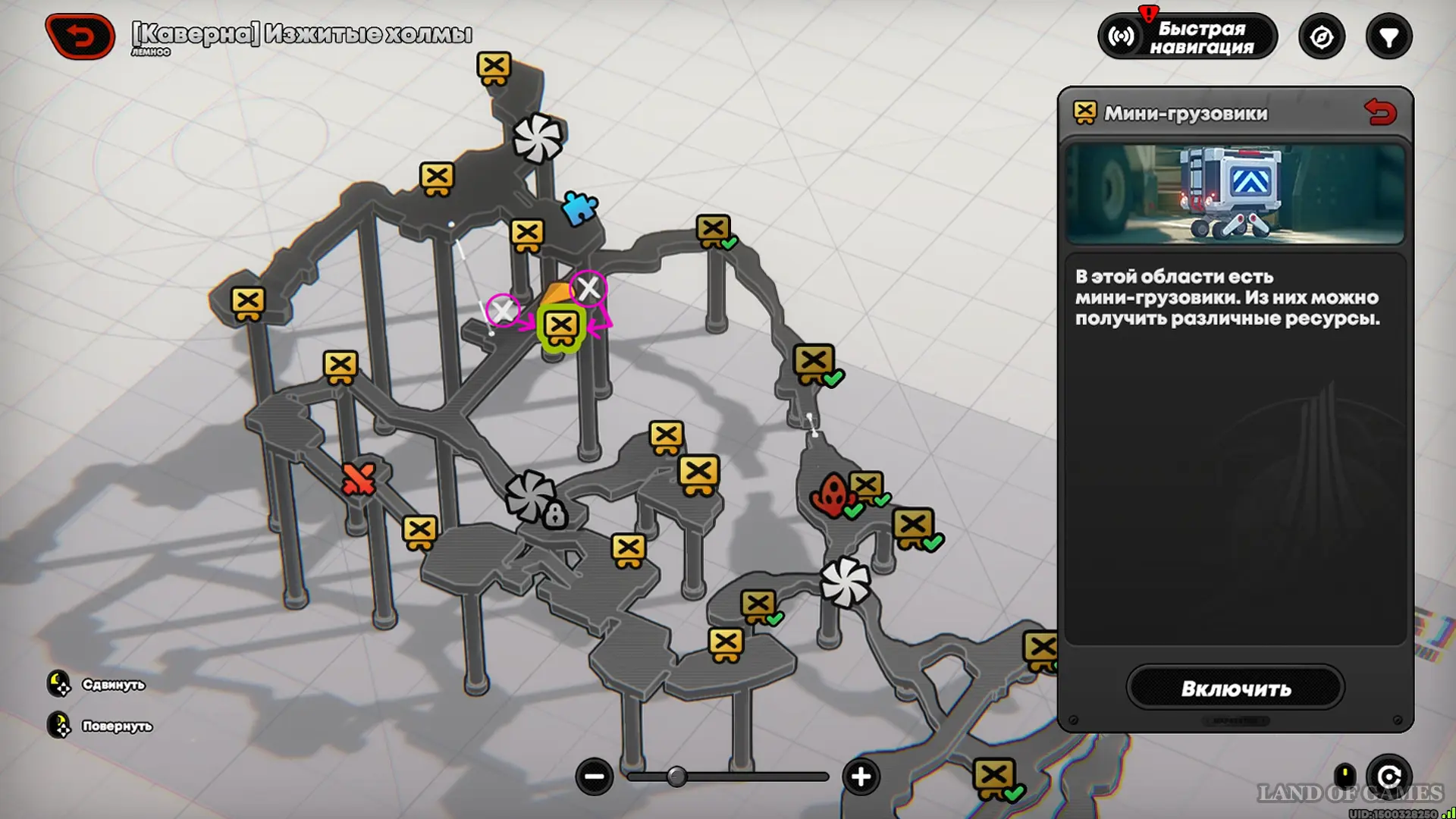Open the map filter funnel button

1389,37
